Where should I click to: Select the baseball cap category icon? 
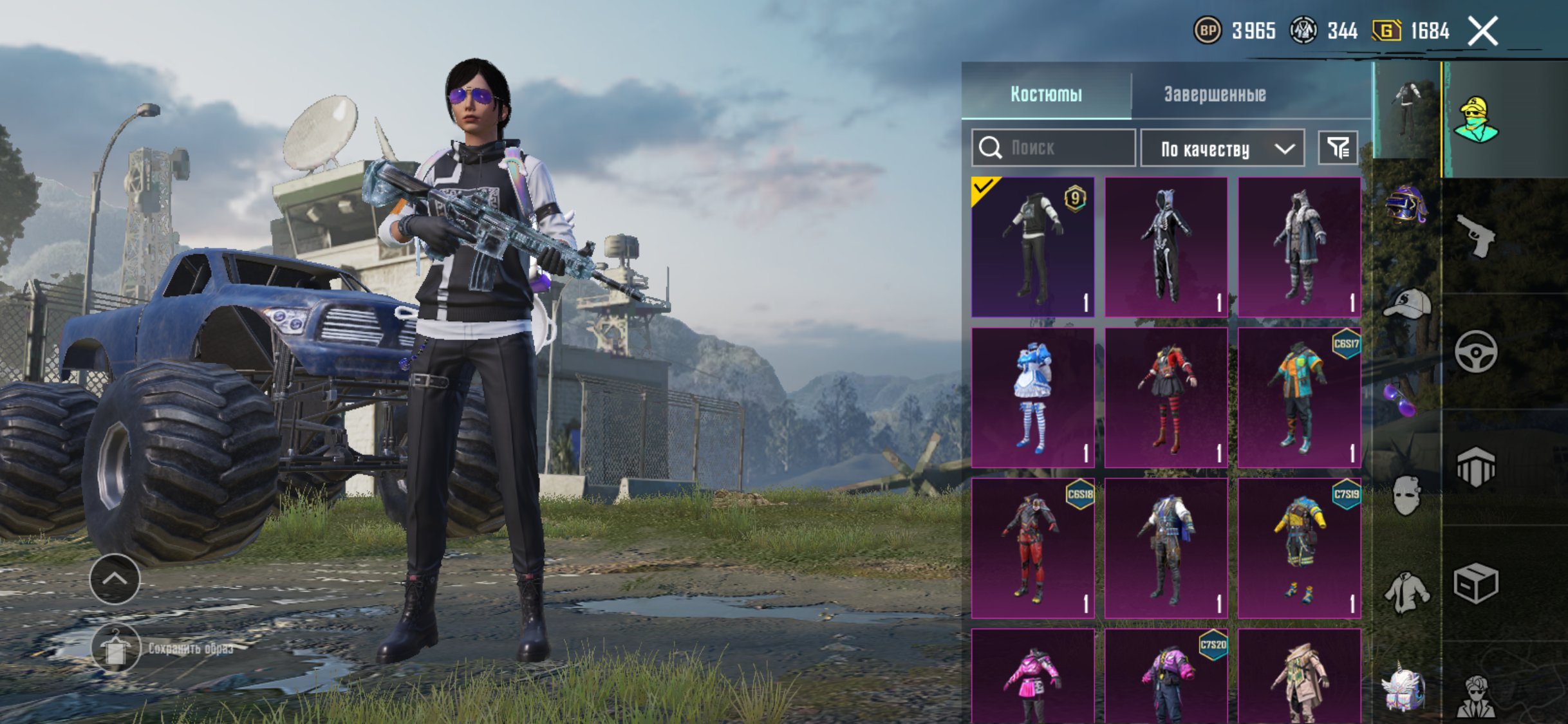tap(1406, 304)
